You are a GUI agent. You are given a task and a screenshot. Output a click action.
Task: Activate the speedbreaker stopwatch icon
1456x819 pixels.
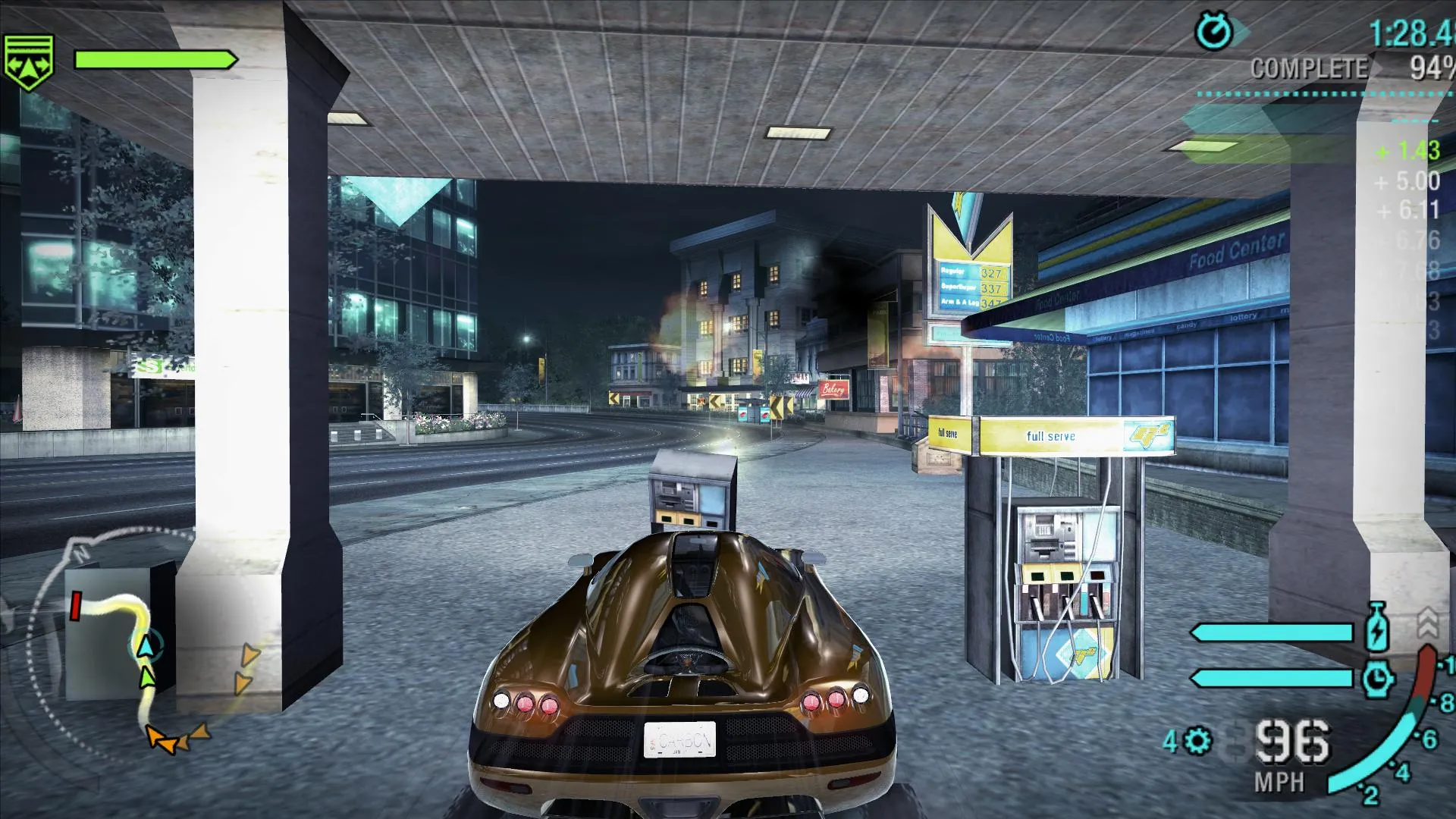[1376, 679]
